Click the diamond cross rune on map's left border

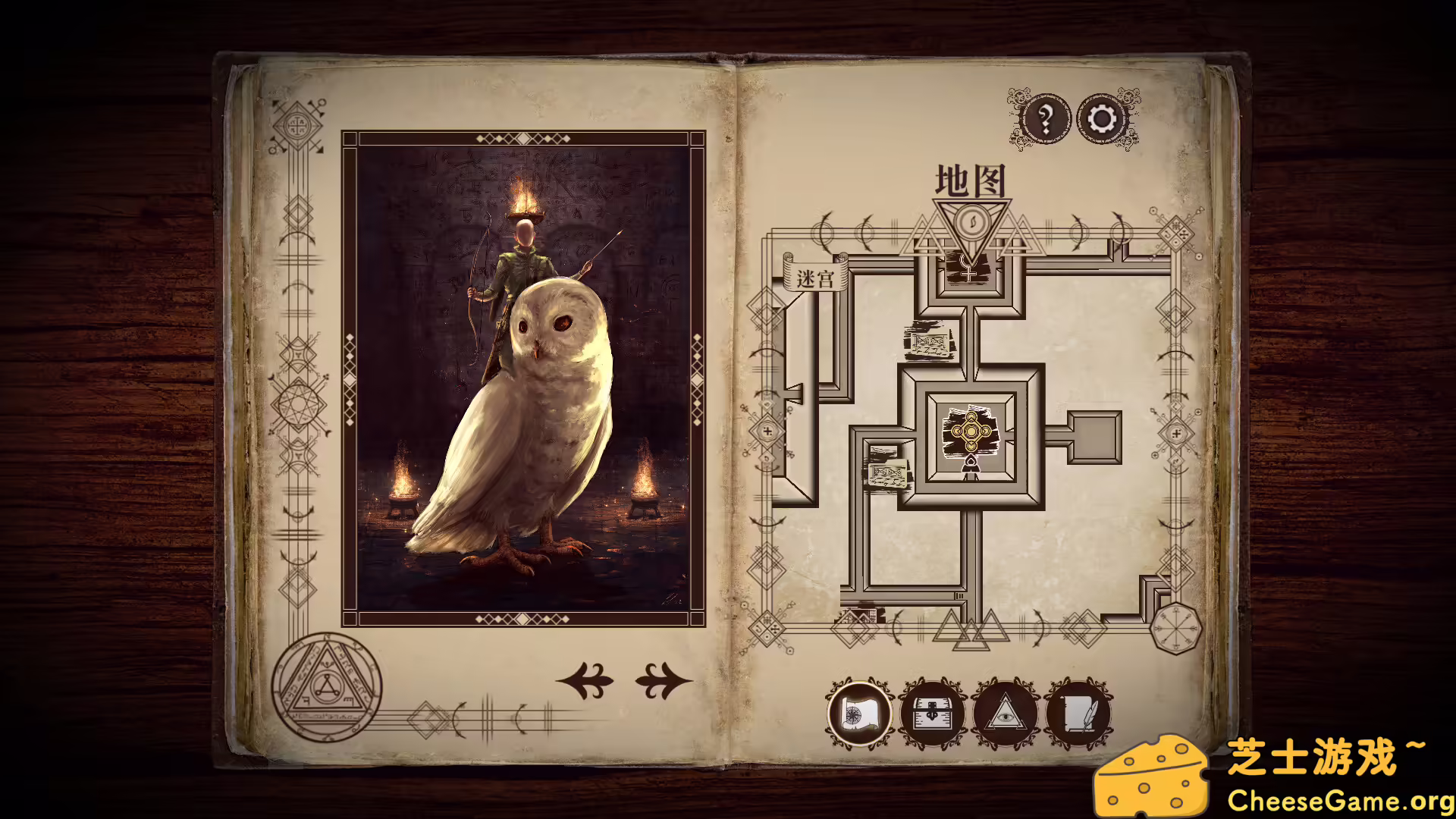click(768, 432)
